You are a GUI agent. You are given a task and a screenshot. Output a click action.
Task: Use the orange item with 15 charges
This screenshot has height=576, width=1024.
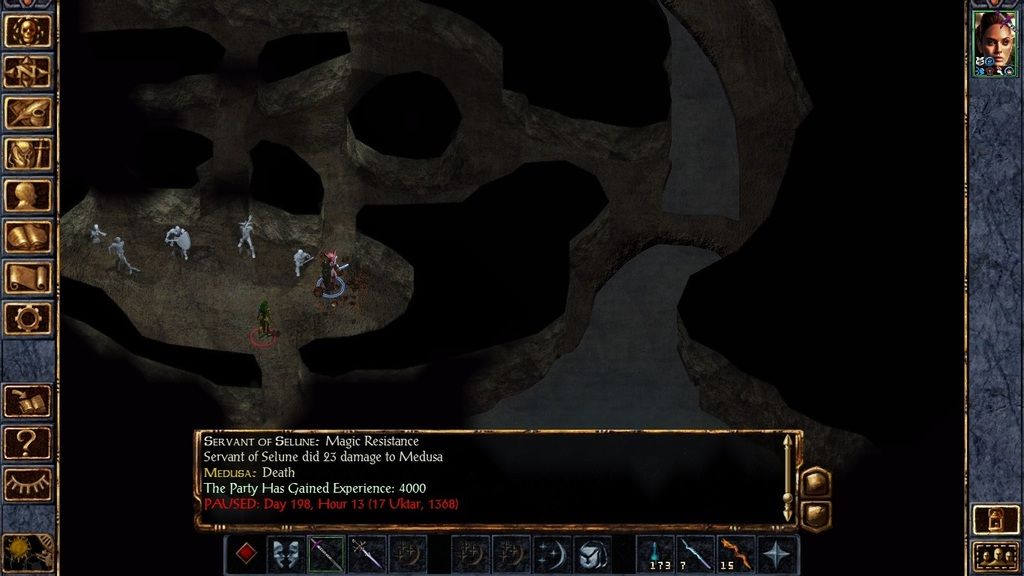tap(736, 554)
